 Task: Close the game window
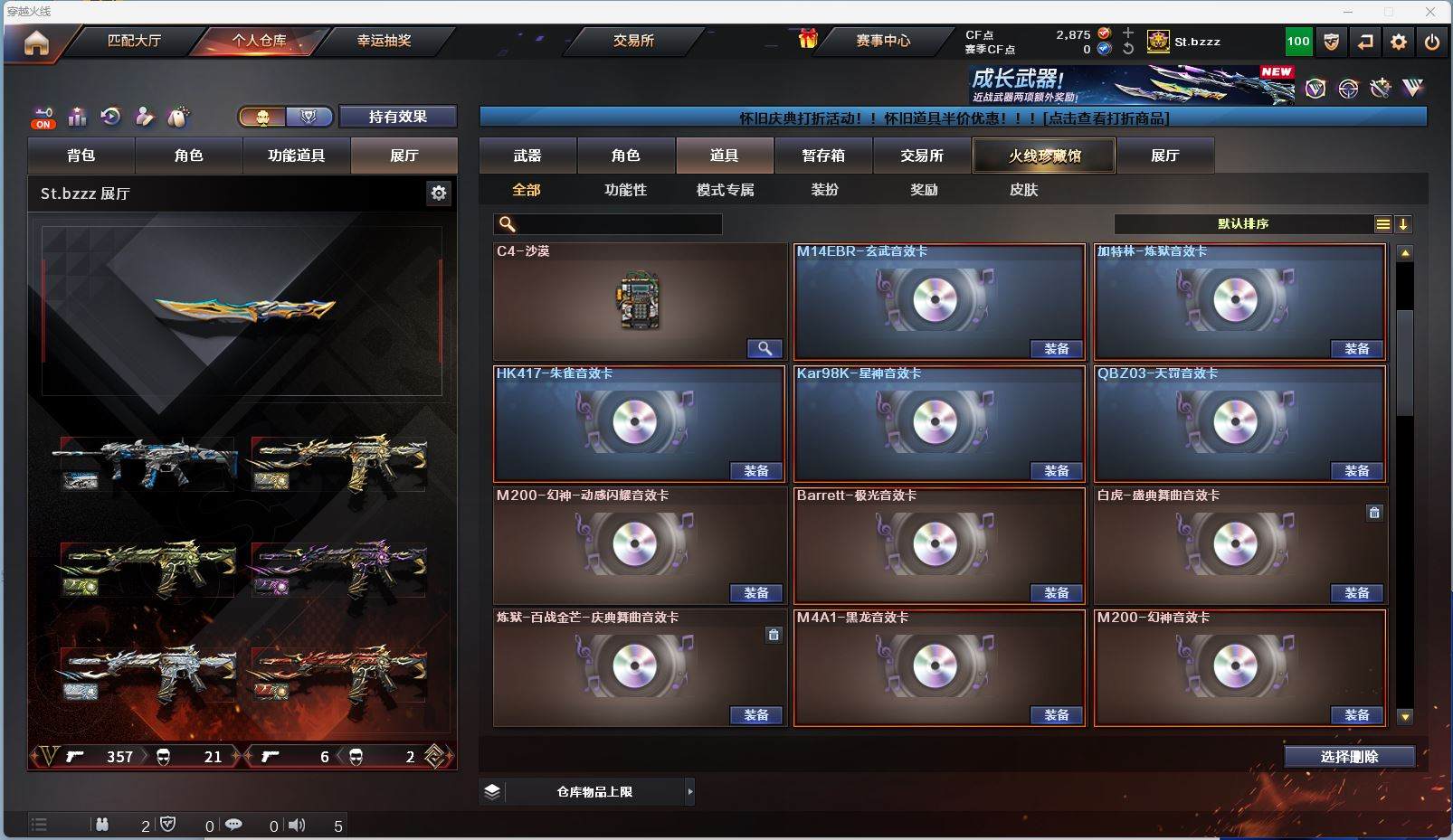click(1430, 12)
